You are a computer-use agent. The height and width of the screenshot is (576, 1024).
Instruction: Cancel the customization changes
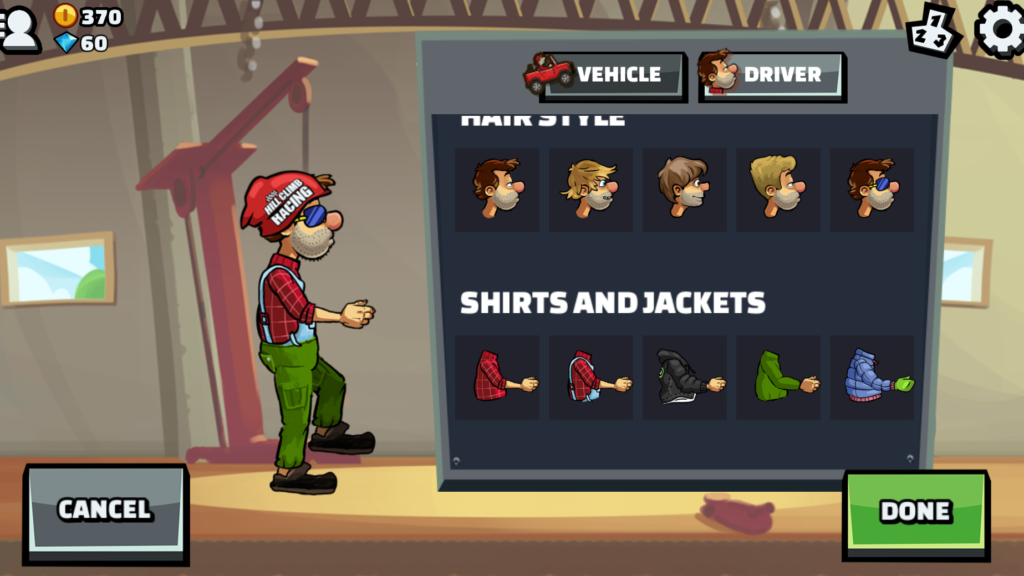coord(105,509)
